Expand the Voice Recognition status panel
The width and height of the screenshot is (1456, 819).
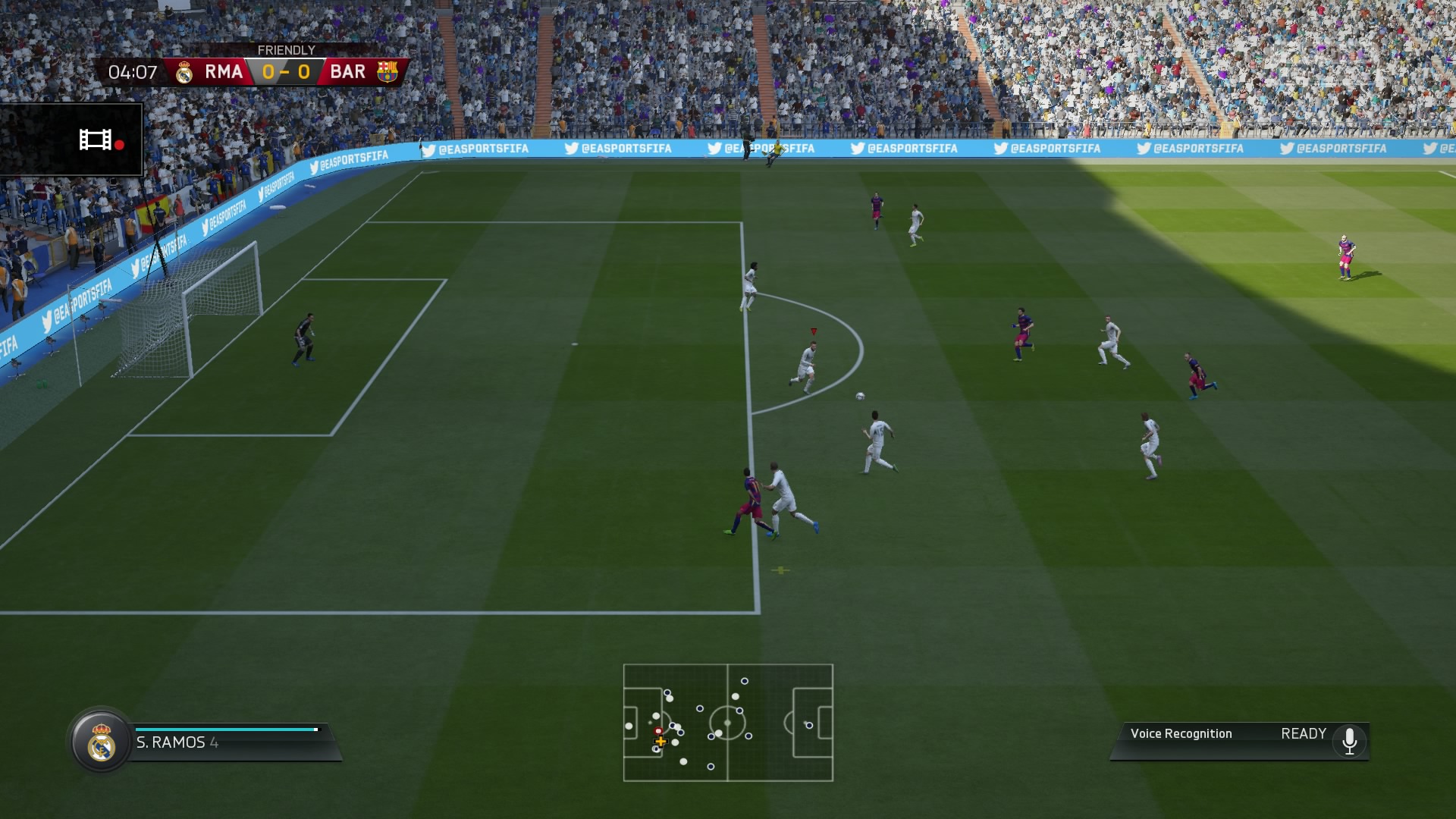[x=1238, y=733]
